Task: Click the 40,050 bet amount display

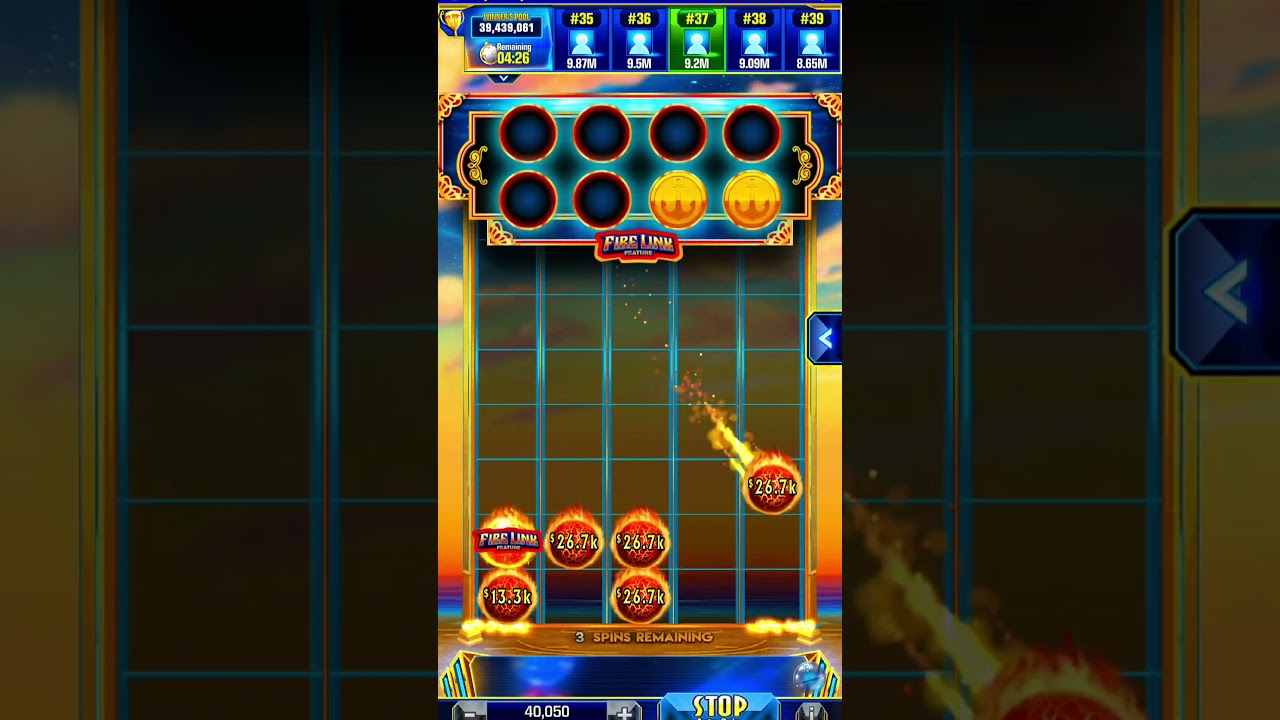Action: pos(548,711)
